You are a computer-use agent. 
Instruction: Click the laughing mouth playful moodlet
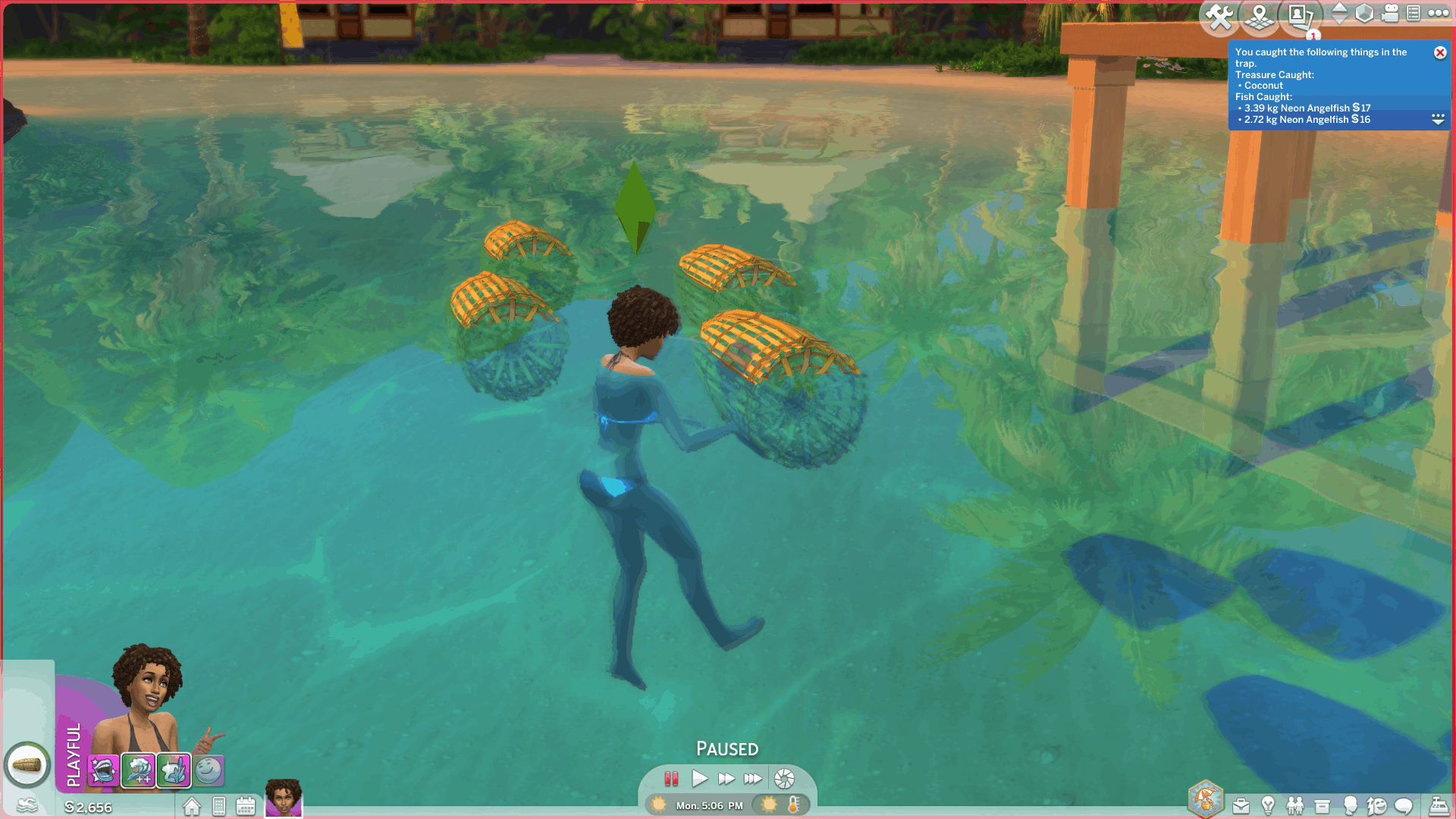coord(103,771)
